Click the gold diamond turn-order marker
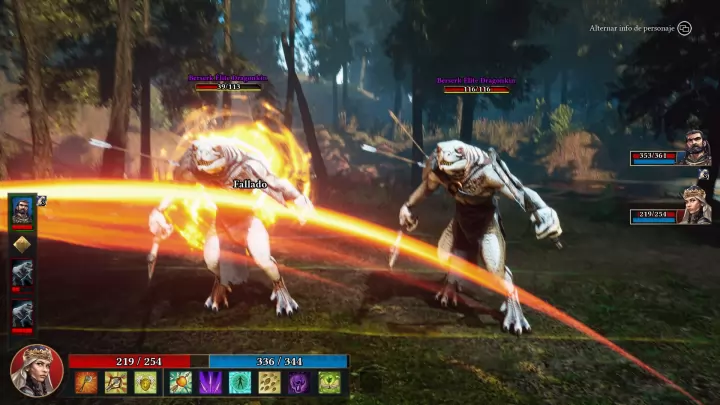720x405 pixels. tap(22, 243)
